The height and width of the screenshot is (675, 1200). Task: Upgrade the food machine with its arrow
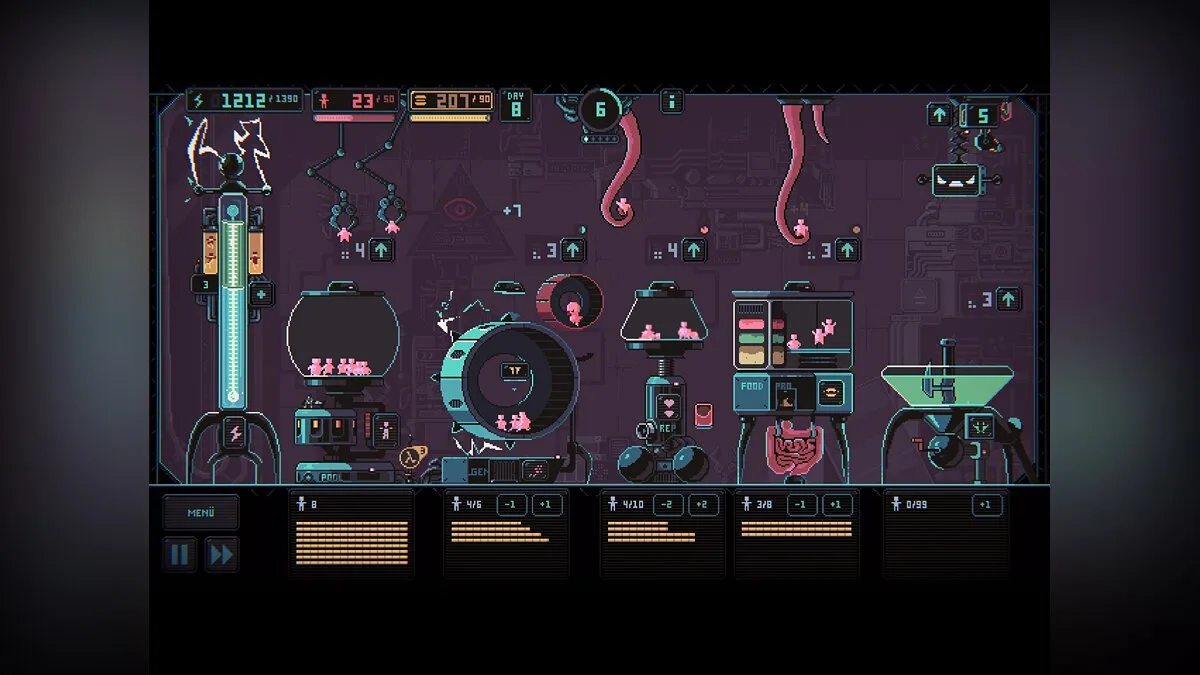pos(848,249)
